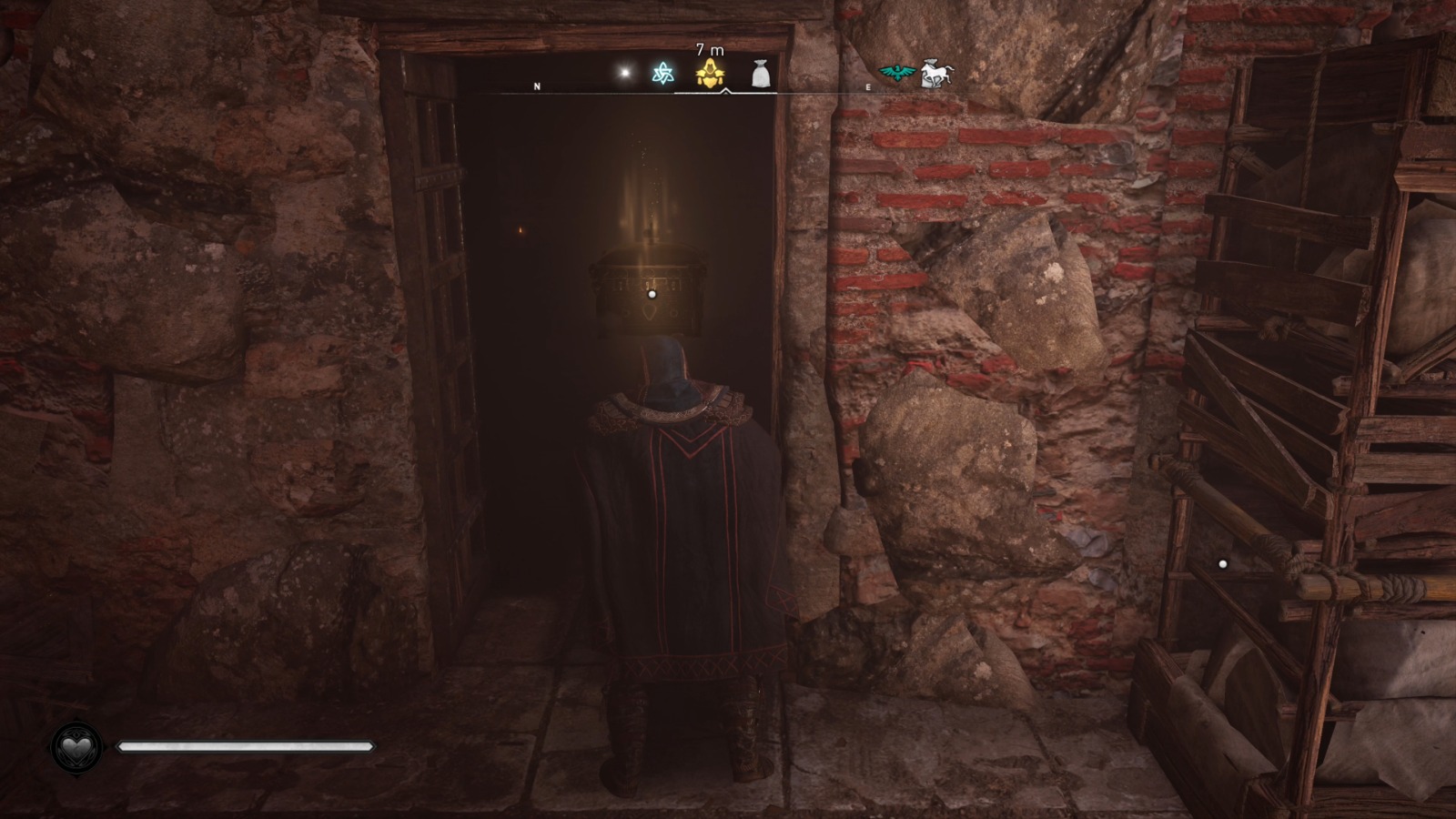Click the white interaction dot on the chest
This screenshot has height=819, width=1456.
652,293
